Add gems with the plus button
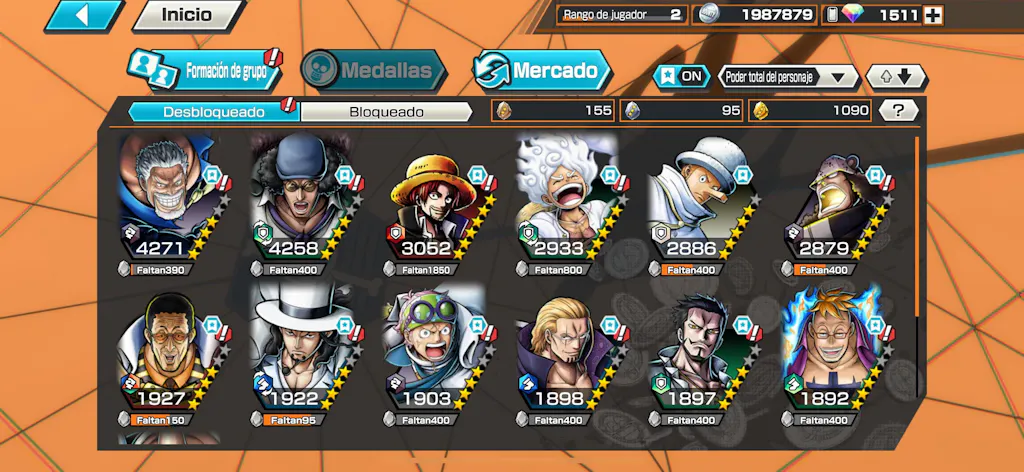The image size is (1024, 472). tap(932, 15)
